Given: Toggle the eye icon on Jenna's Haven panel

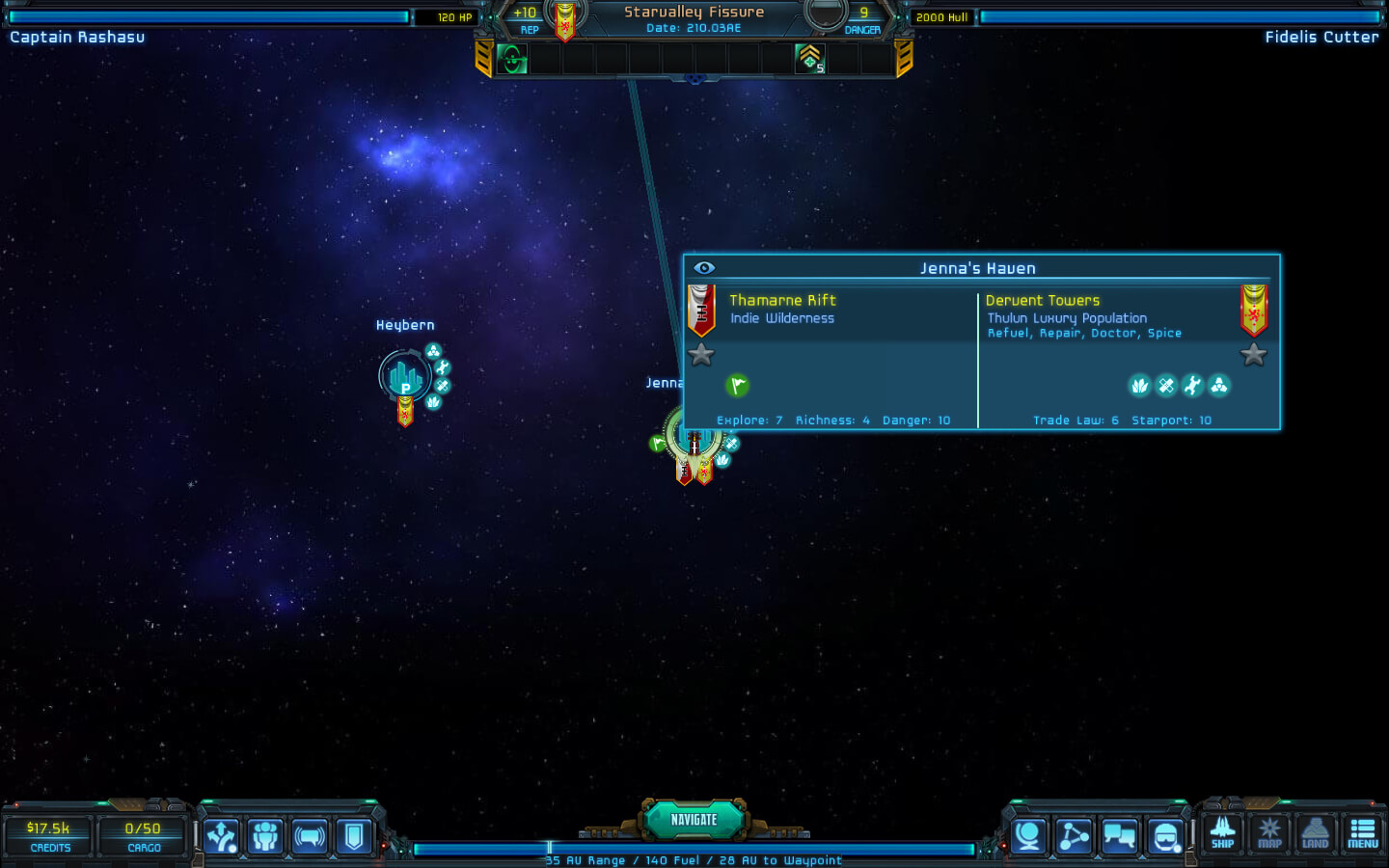Looking at the screenshot, I should pos(704,268).
